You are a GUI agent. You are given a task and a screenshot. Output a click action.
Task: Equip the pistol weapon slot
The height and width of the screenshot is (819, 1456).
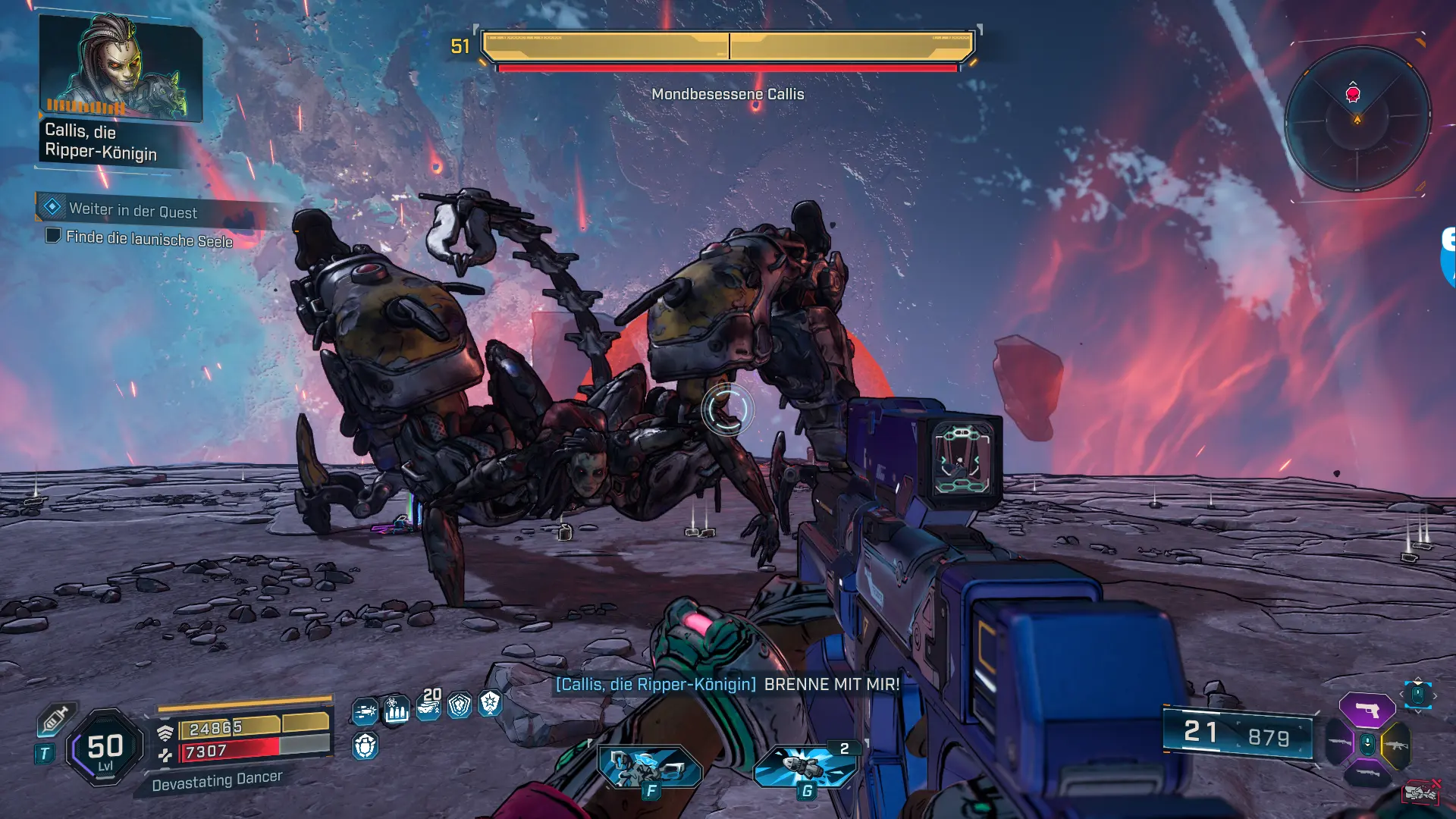(1367, 711)
